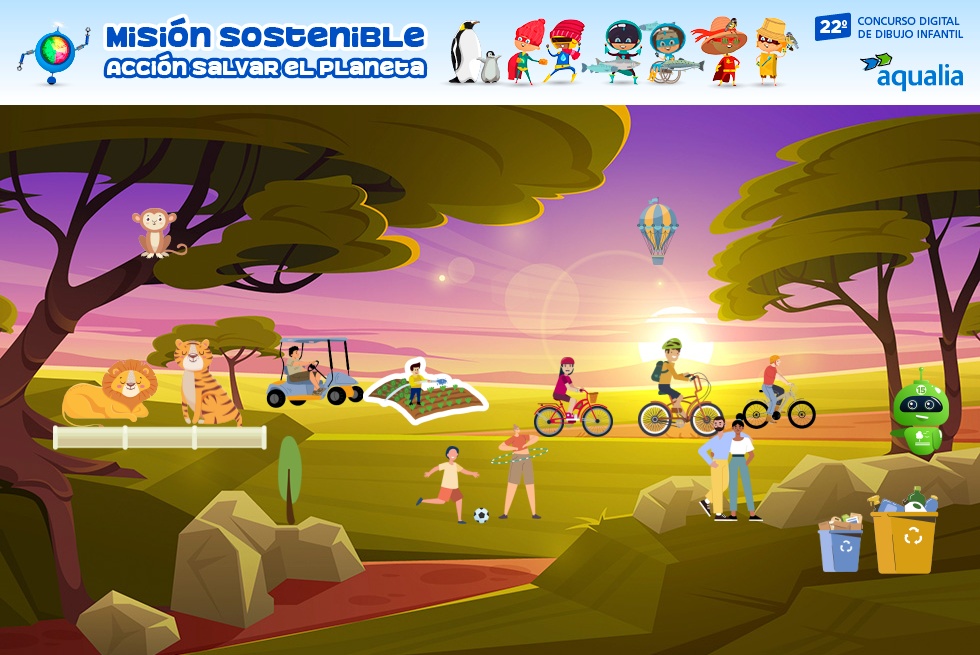Open the aqualia logo link

tap(911, 71)
